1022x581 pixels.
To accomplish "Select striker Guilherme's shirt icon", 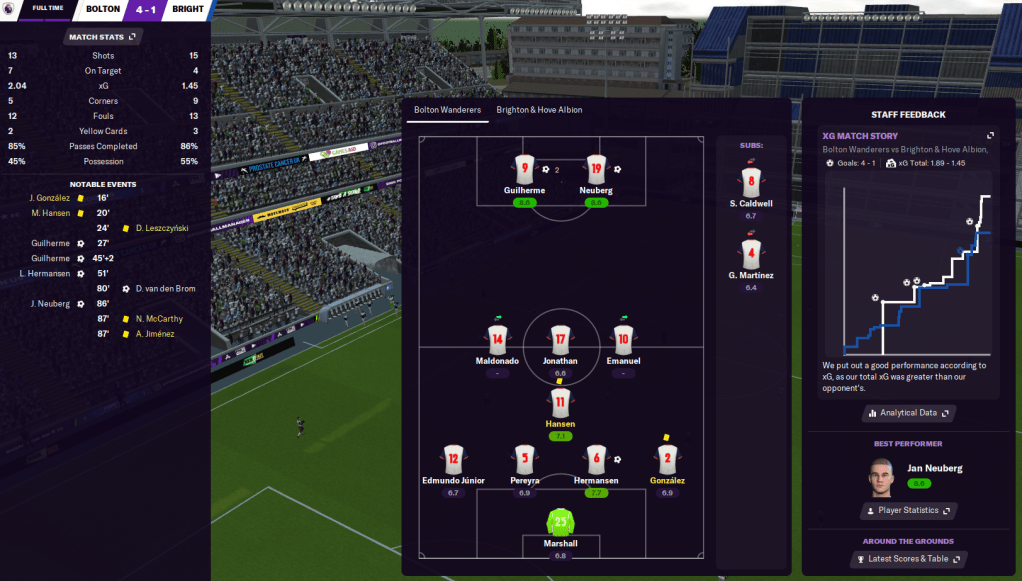I will pyautogui.click(x=525, y=169).
